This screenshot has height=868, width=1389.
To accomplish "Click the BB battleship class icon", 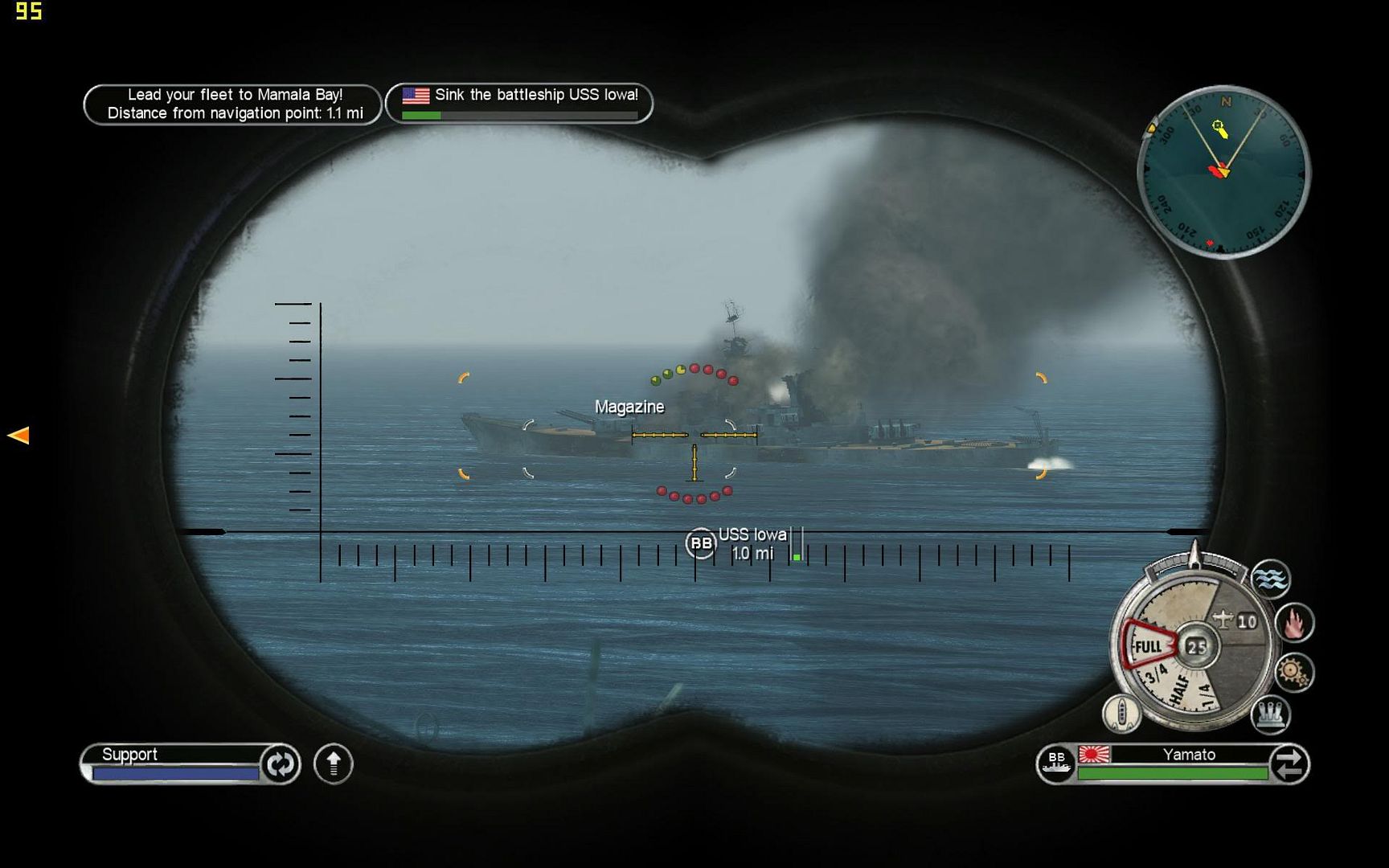I will (1056, 764).
